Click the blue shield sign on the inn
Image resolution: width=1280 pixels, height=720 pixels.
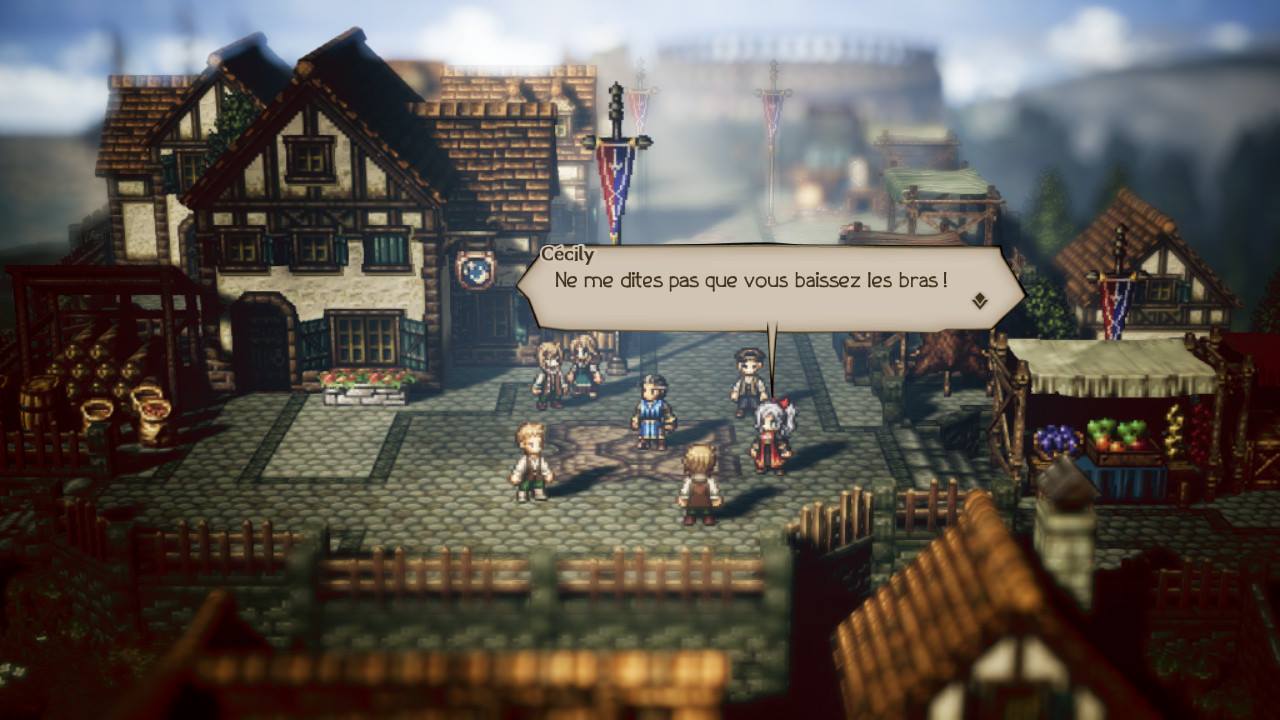click(x=473, y=268)
